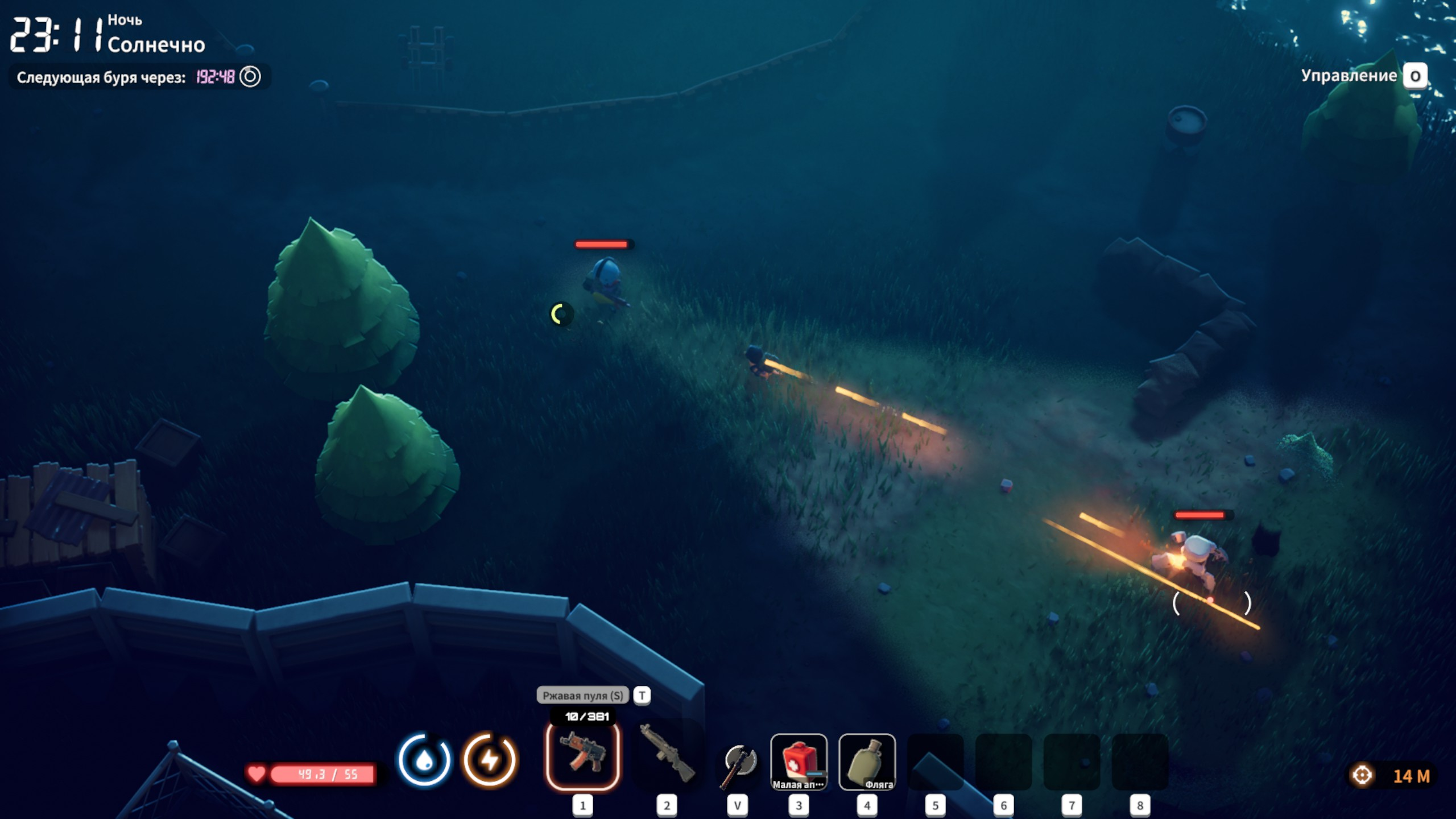Select the AK rifle in hotbar slot 1

(x=582, y=756)
